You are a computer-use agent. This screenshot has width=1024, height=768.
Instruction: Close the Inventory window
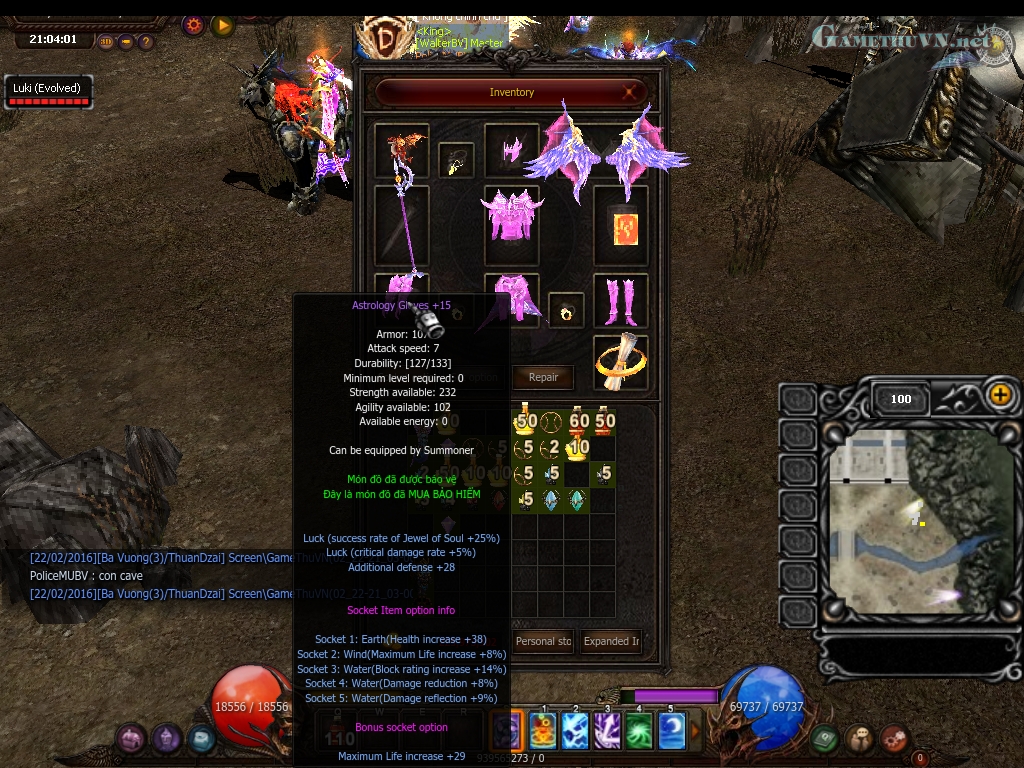coord(631,92)
